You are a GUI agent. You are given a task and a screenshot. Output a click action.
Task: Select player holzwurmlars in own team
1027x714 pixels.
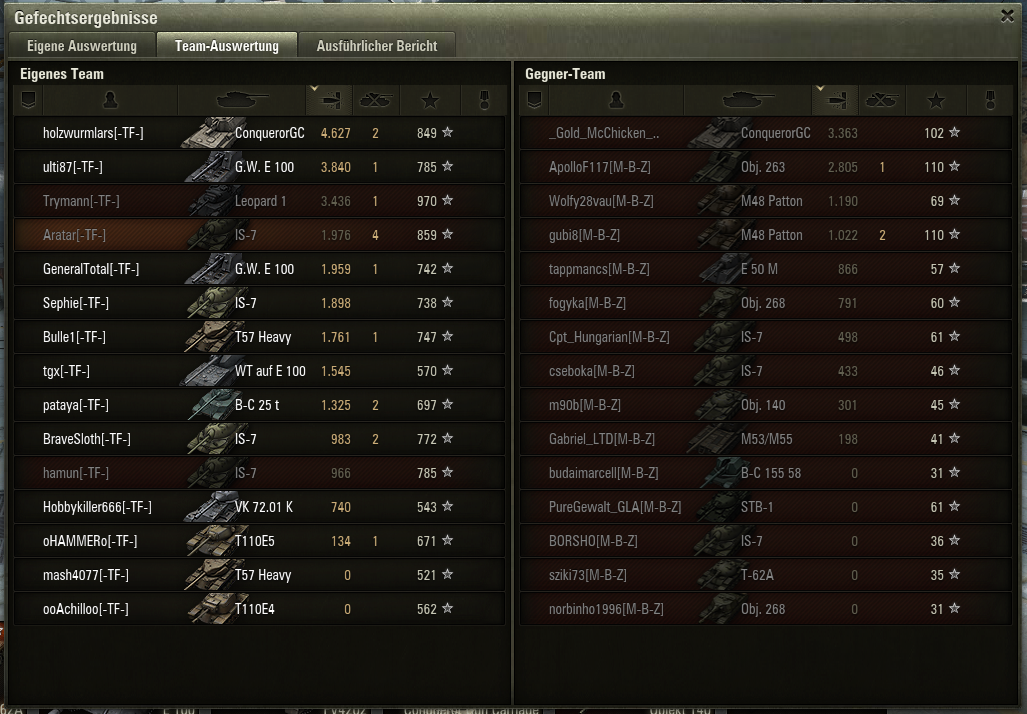pos(93,133)
